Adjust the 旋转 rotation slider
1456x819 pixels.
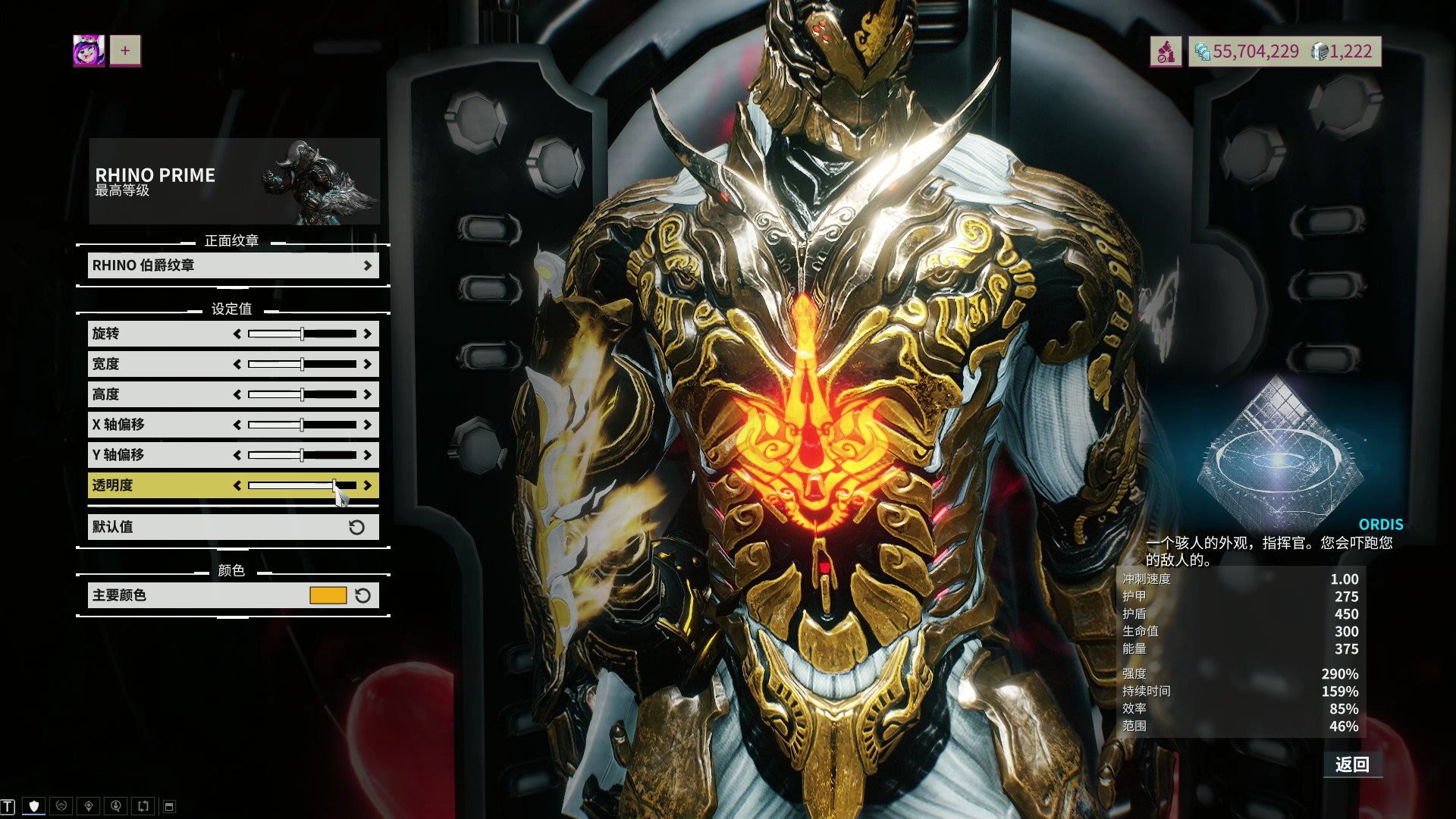[302, 334]
